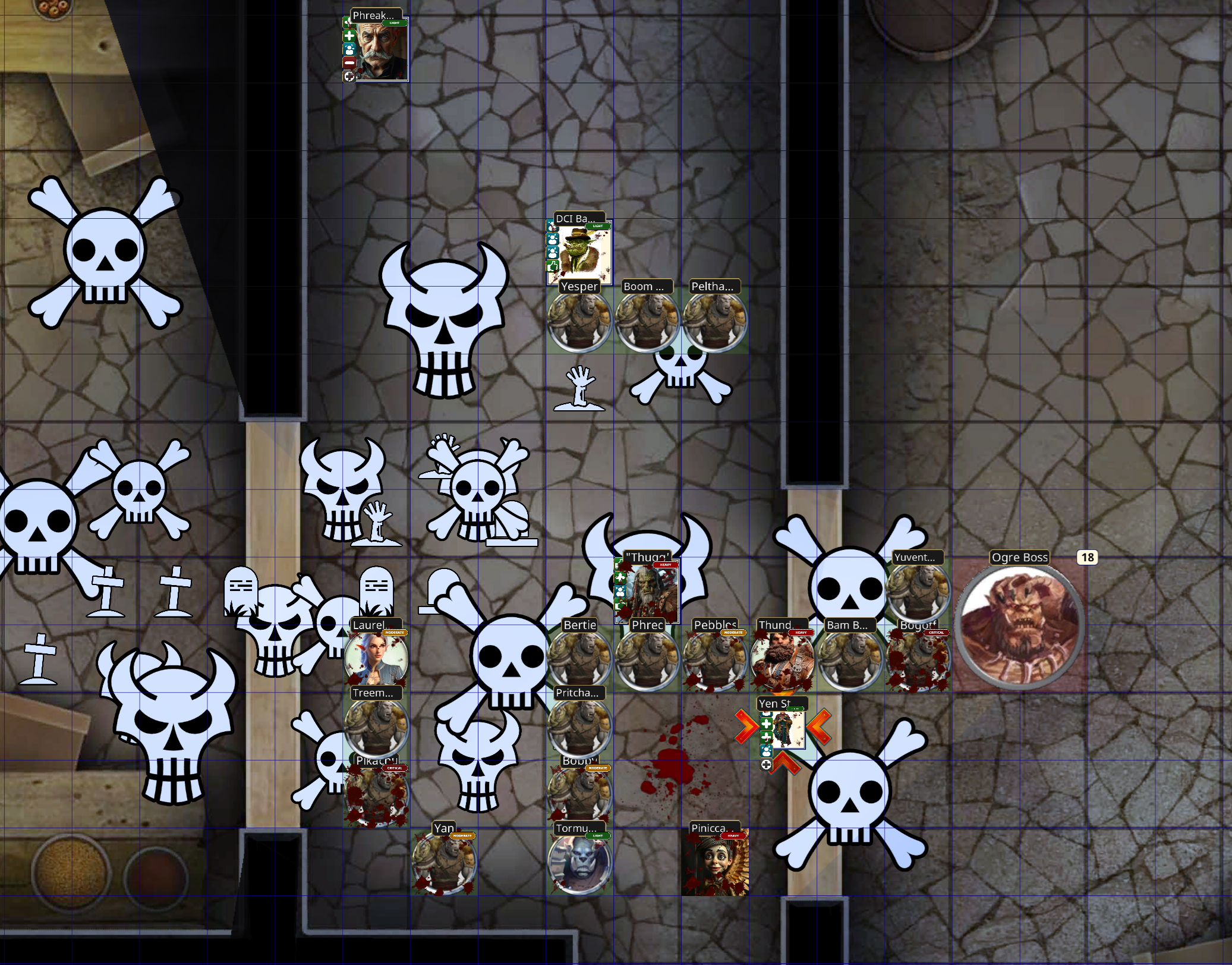This screenshot has width=1232, height=965.
Task: Click the 18 counter badge beside Ogre Boss
Action: coord(1088,558)
